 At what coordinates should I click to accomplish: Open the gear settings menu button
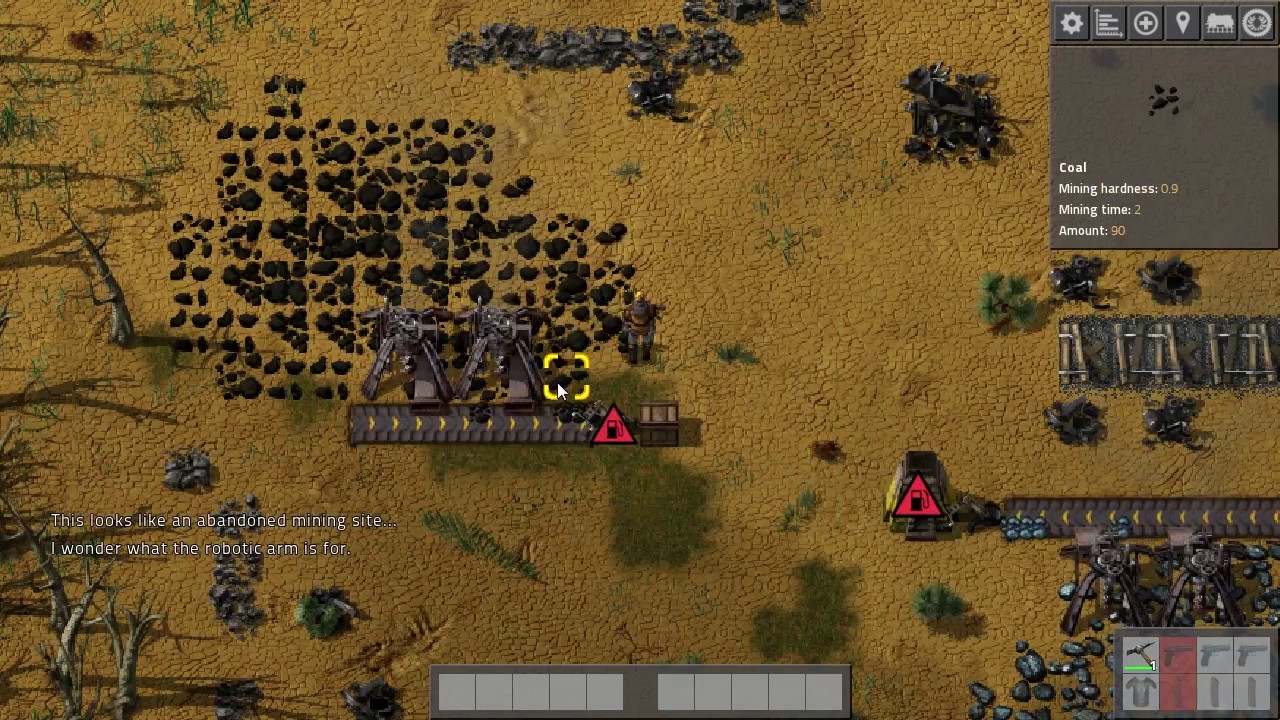1071,23
